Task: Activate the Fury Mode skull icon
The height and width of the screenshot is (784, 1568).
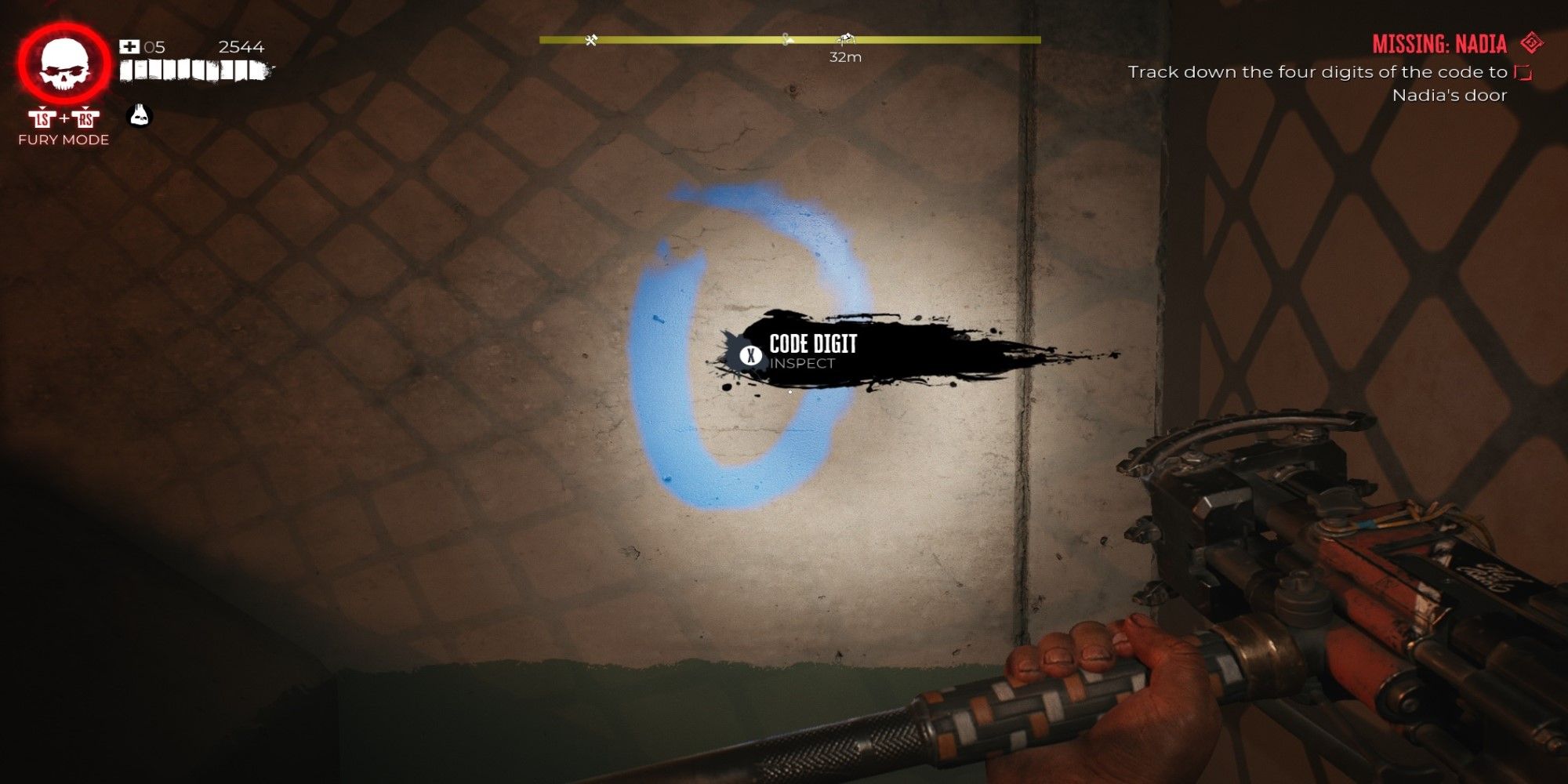Action: click(64, 65)
